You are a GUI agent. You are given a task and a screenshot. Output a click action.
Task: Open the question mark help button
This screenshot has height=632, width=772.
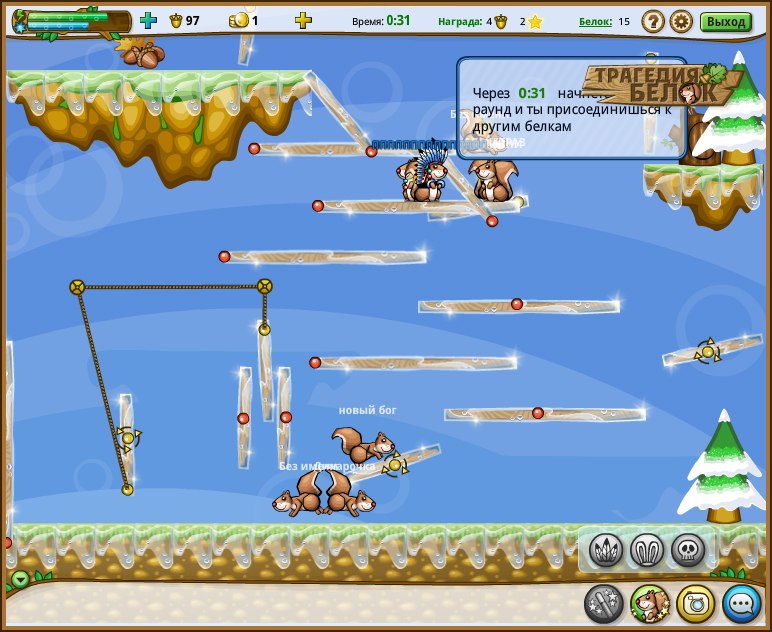(653, 21)
